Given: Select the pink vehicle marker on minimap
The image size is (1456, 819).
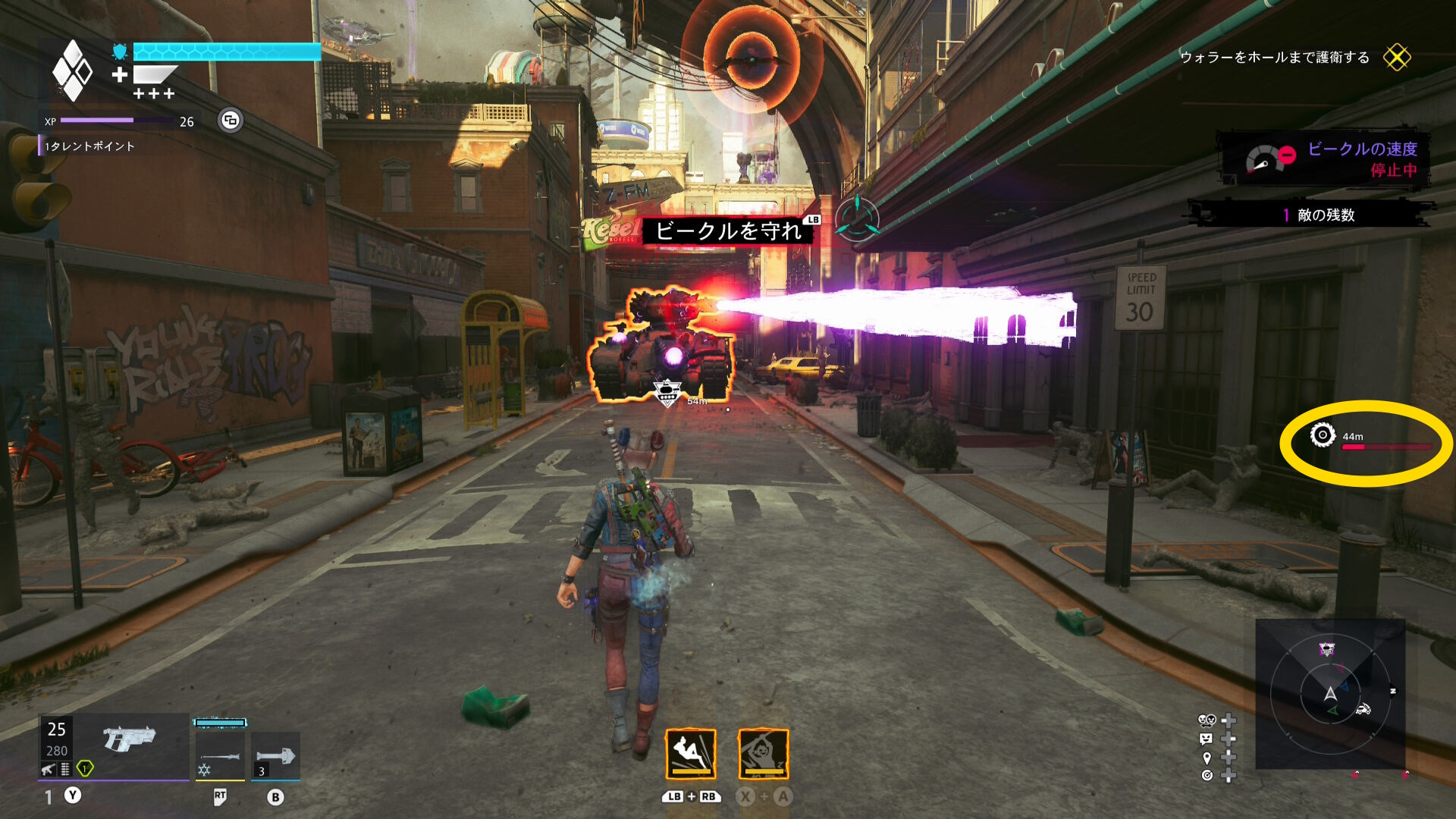Looking at the screenshot, I should 1326,649.
